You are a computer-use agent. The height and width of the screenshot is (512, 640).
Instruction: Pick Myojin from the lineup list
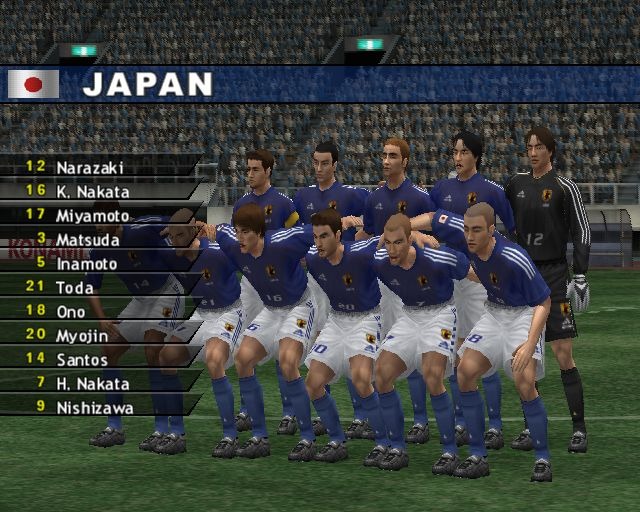(x=83, y=335)
